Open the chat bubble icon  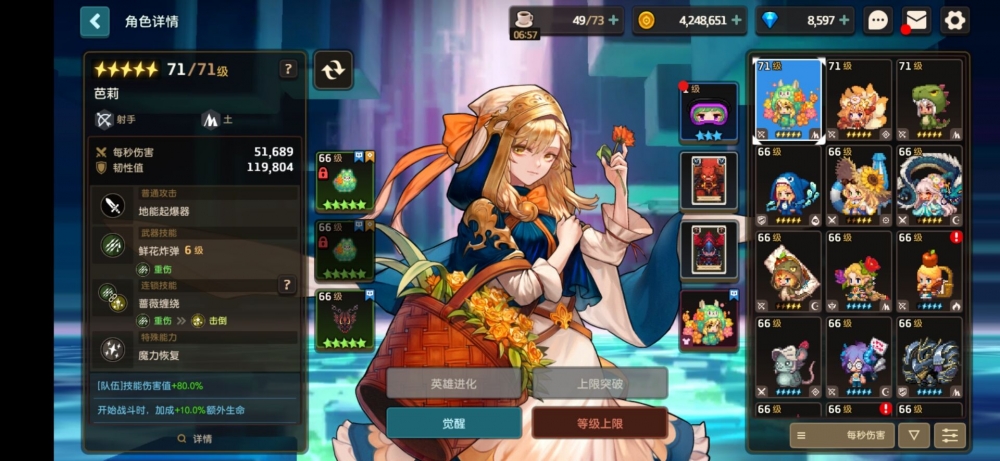pos(878,20)
